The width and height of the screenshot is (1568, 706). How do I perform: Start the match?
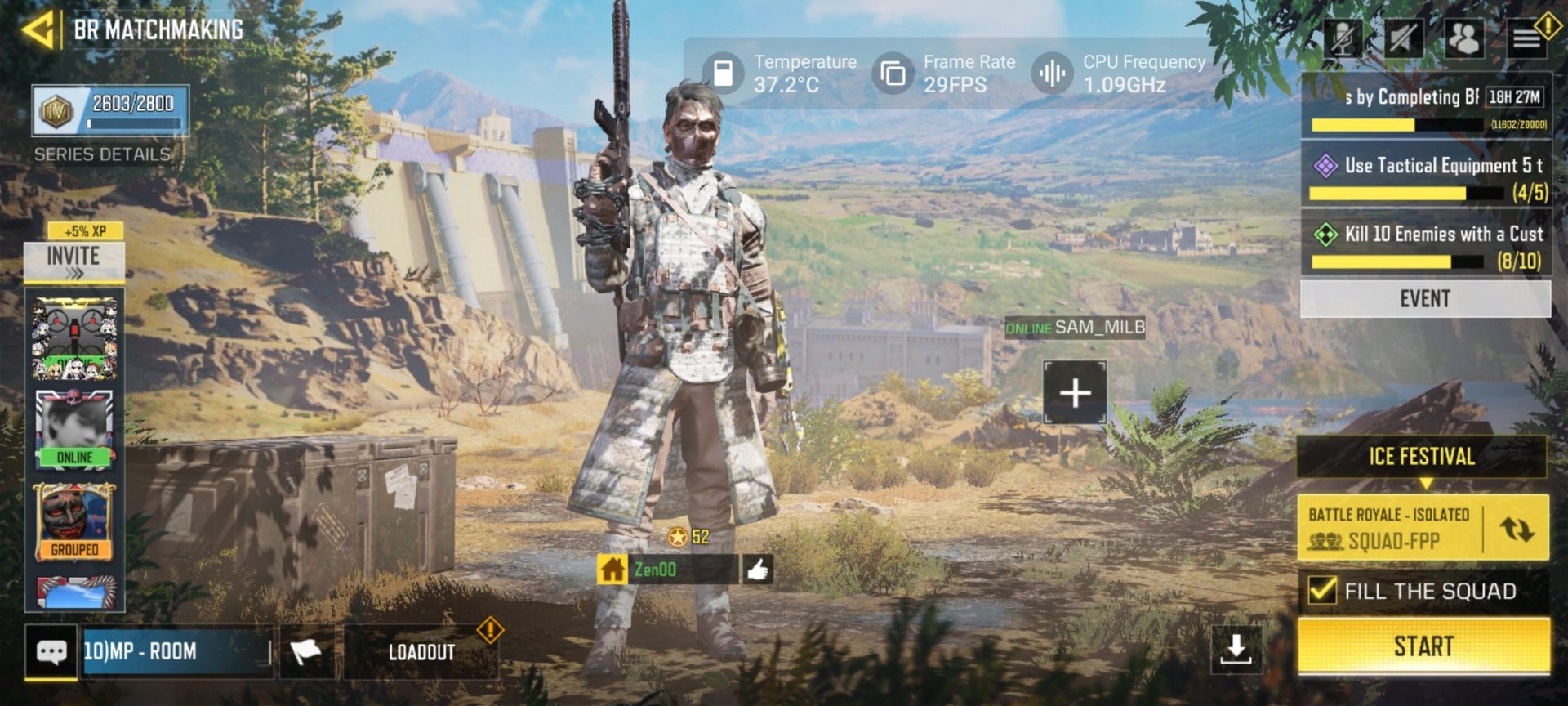click(x=1423, y=646)
